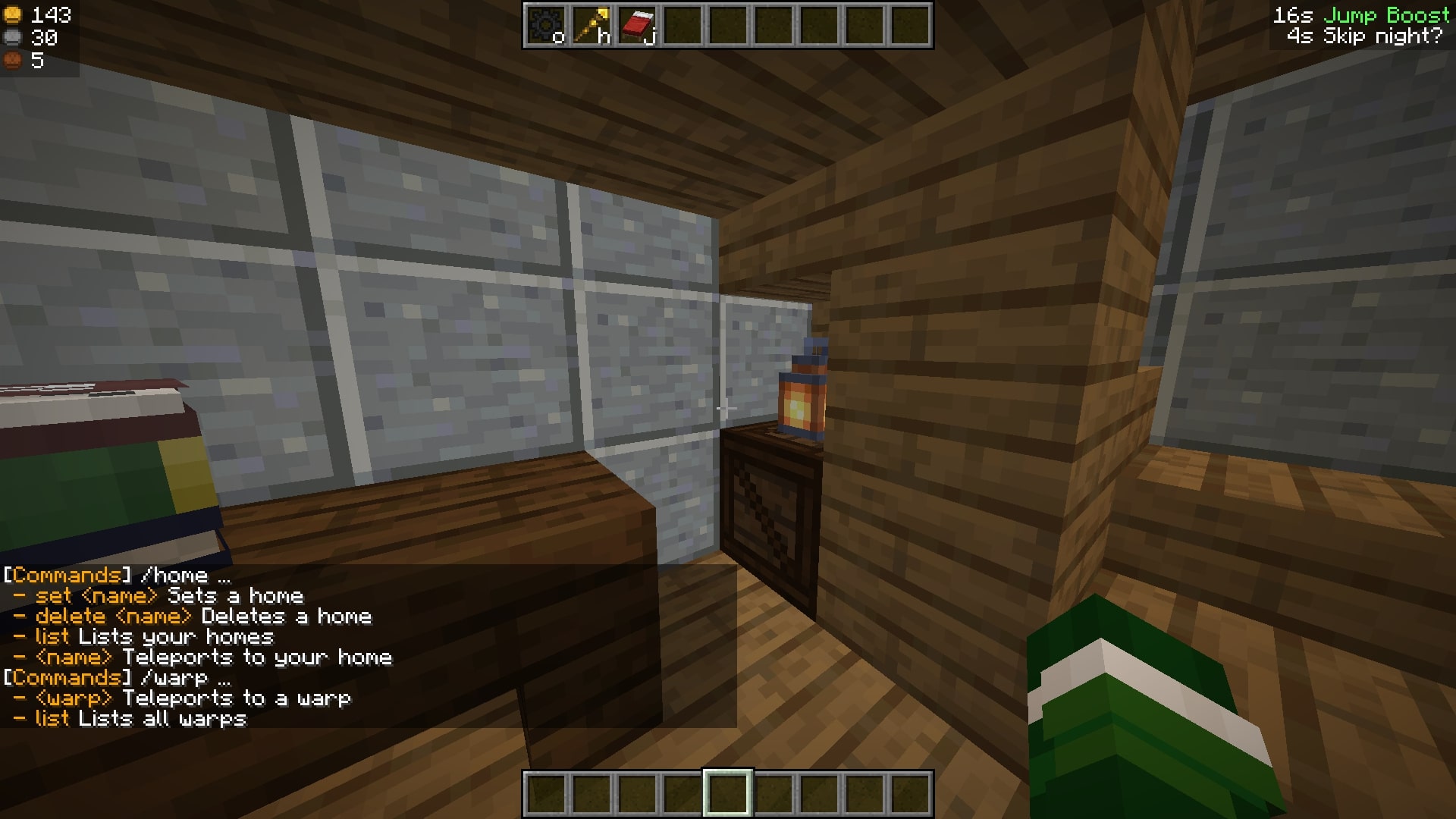1456x819 pixels.
Task: Click the heart counter showing 143
Action: click(x=34, y=13)
